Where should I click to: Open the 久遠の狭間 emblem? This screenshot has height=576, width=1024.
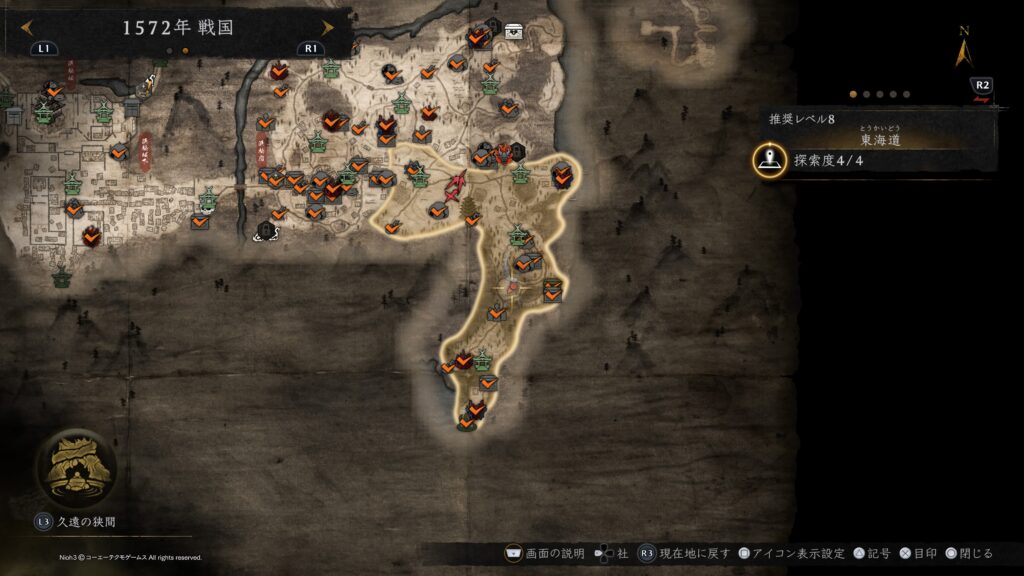(76, 467)
